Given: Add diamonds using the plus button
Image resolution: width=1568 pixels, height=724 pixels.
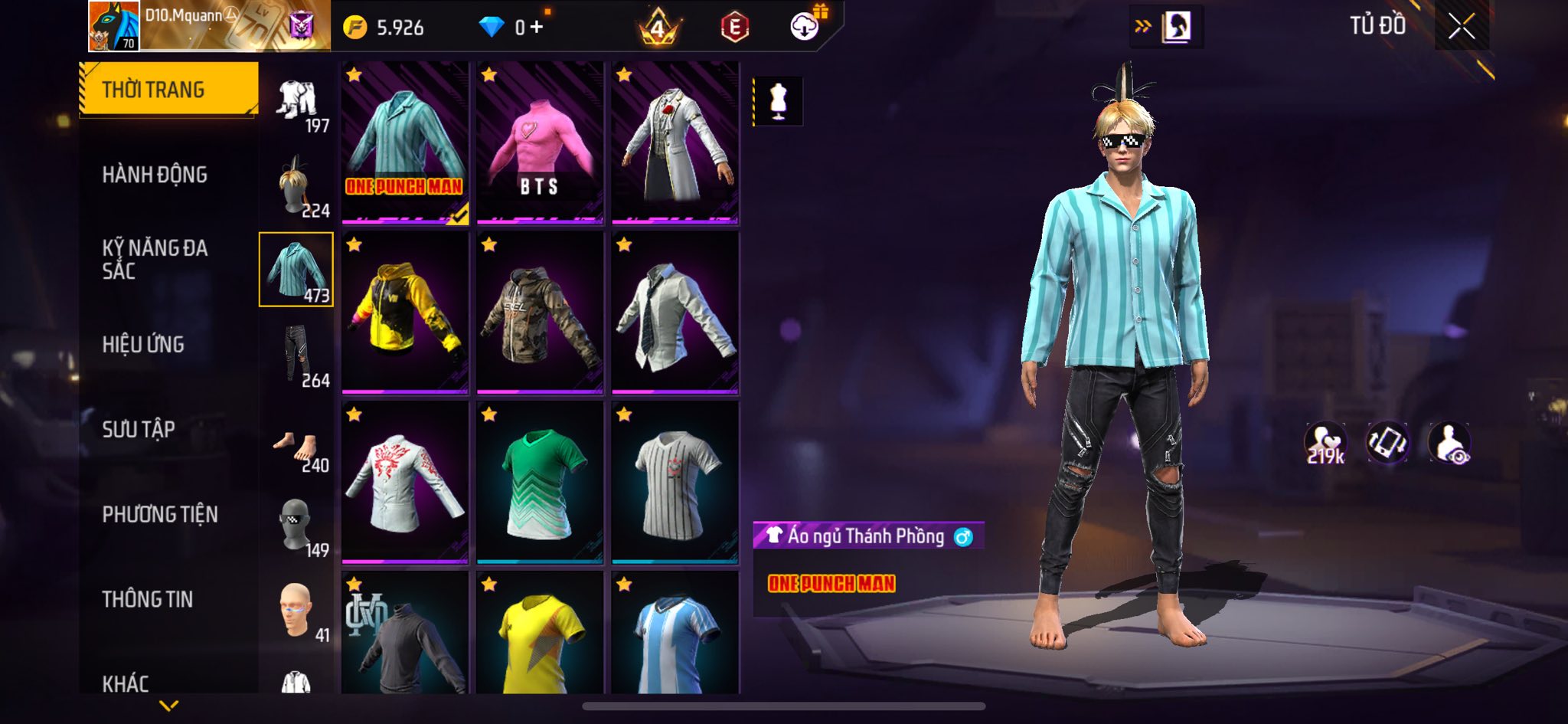Looking at the screenshot, I should point(537,28).
